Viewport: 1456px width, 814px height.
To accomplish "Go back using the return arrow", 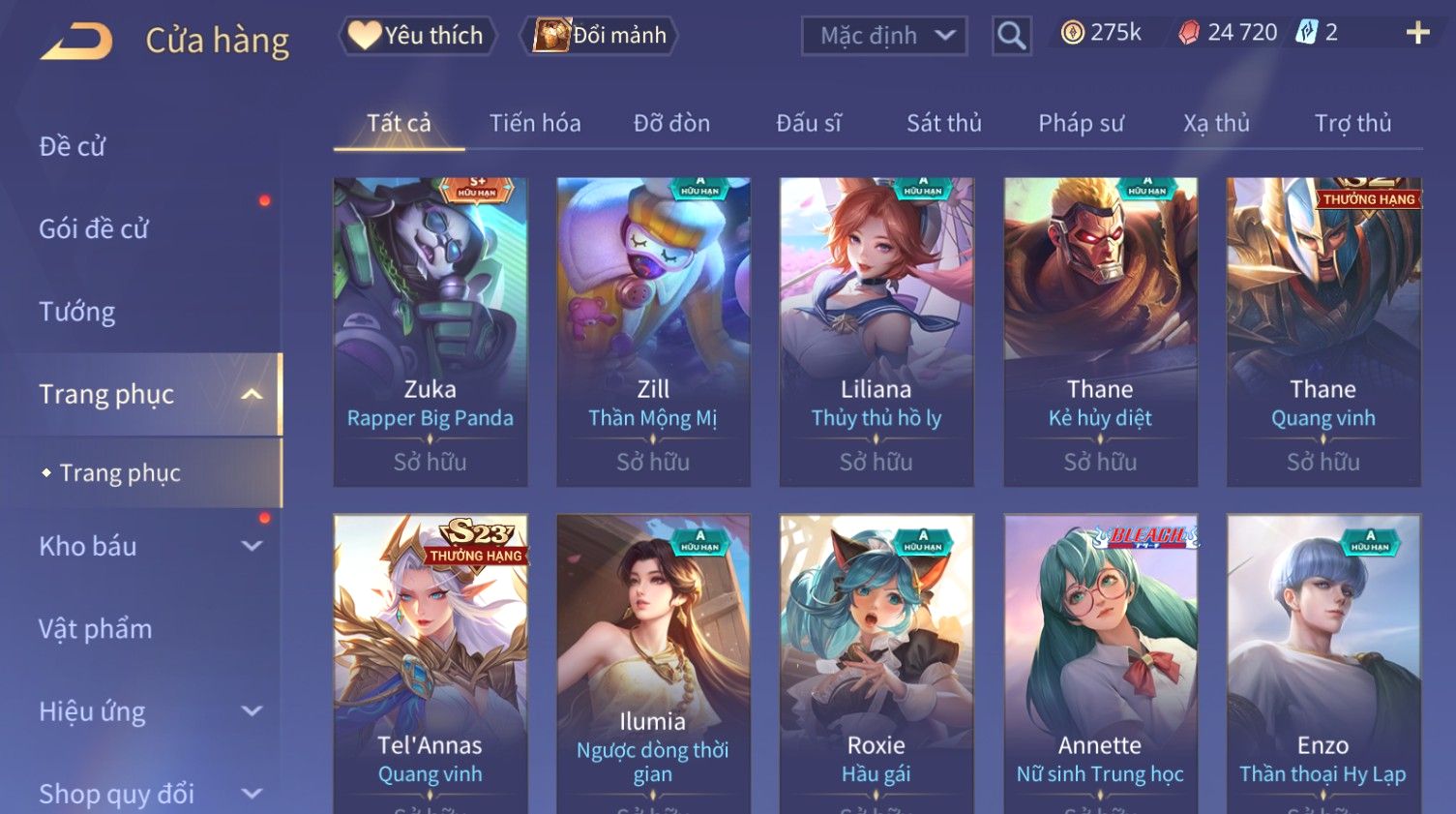I will click(77, 41).
